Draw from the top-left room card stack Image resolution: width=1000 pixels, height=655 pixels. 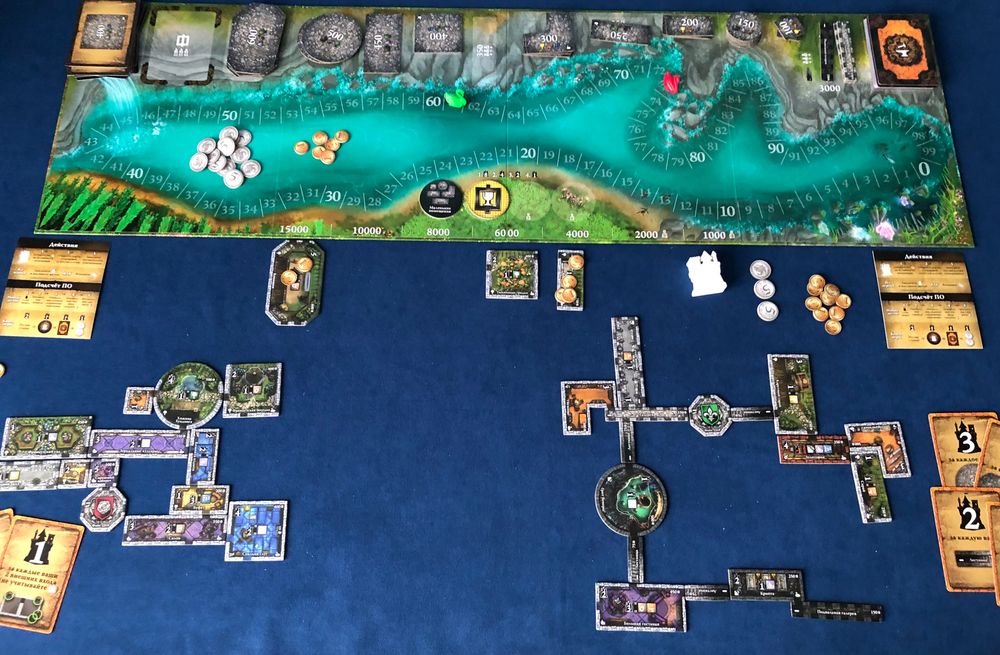(x=102, y=38)
